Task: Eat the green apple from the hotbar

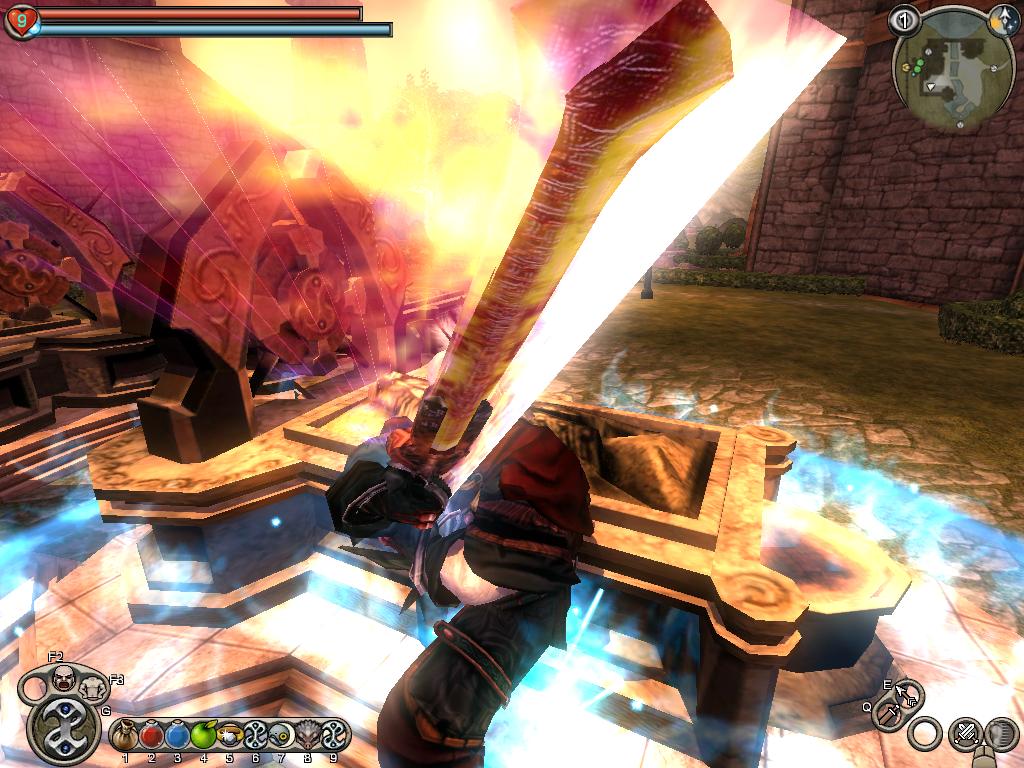Action: pyautogui.click(x=203, y=736)
